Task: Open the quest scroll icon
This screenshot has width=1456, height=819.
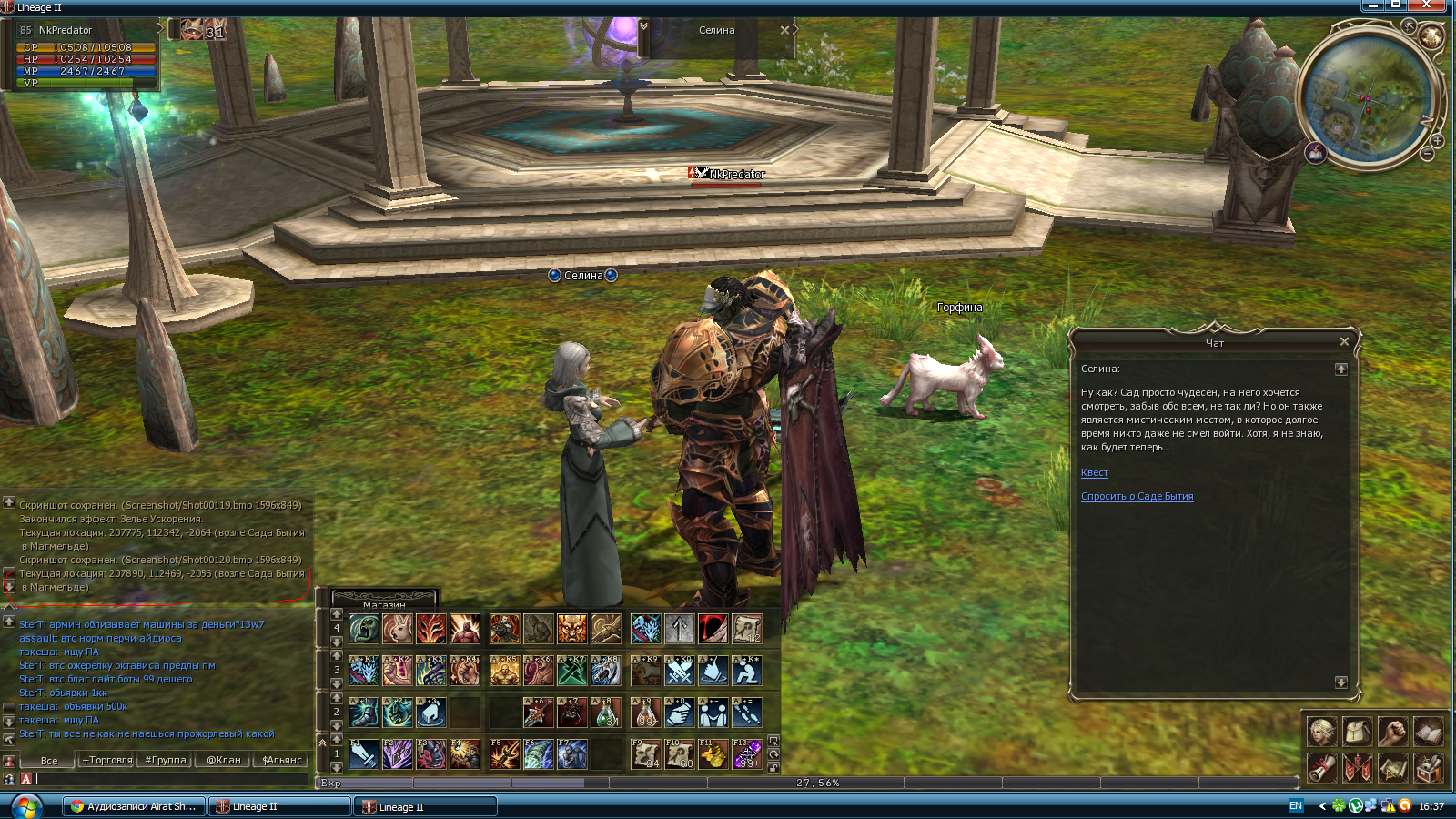Action: pos(1321,767)
